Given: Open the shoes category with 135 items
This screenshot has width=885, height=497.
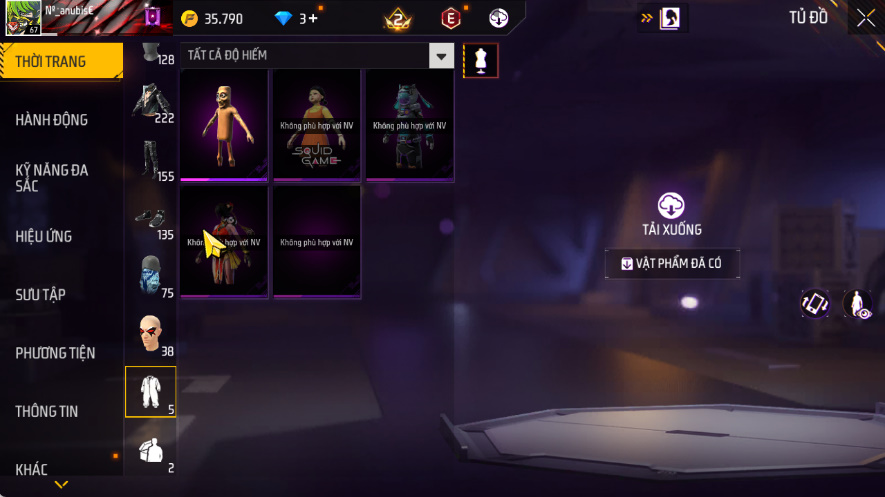Looking at the screenshot, I should click(150, 220).
